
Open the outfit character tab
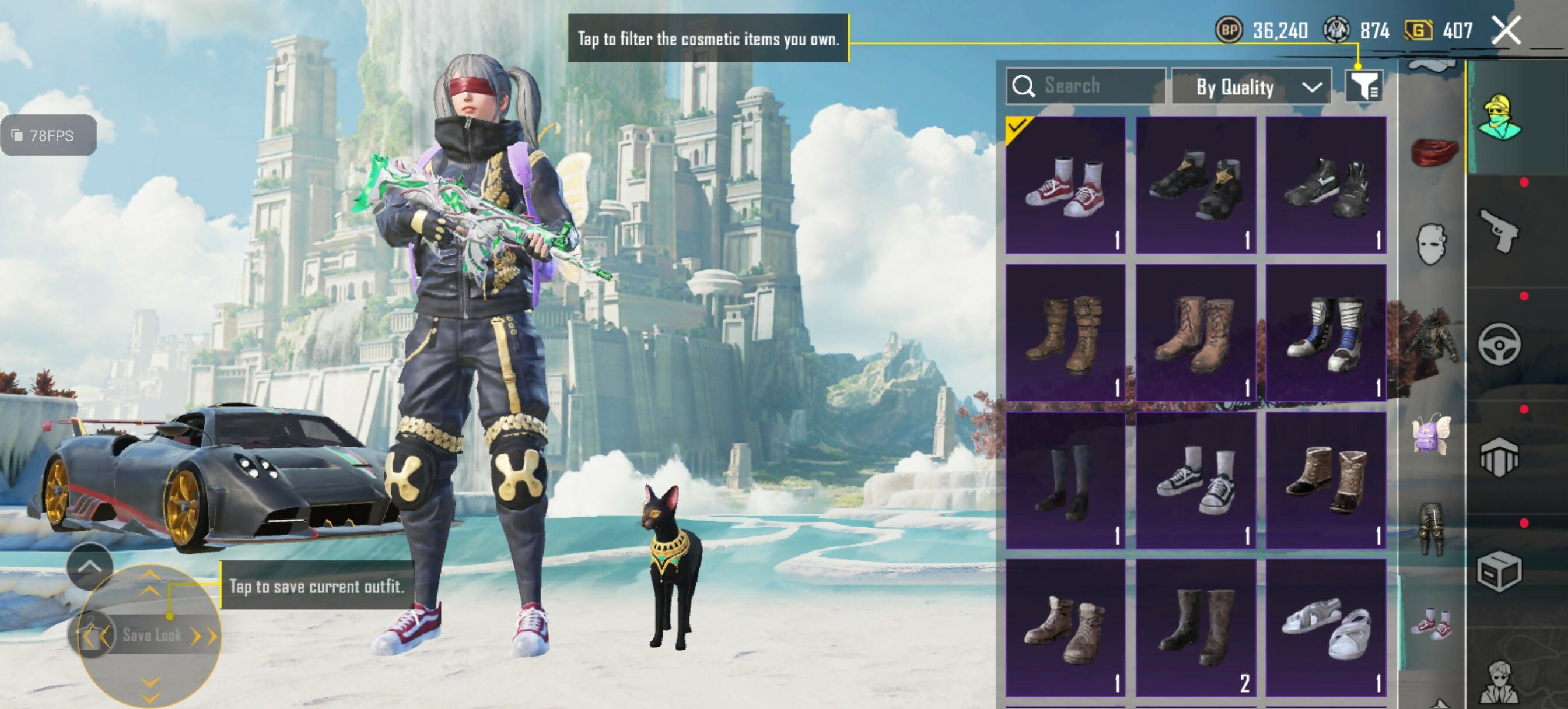coord(1499,117)
